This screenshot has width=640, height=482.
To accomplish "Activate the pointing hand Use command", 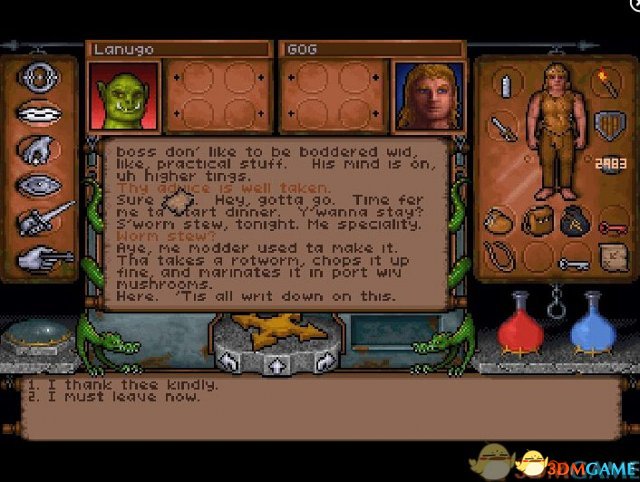I will [40, 256].
